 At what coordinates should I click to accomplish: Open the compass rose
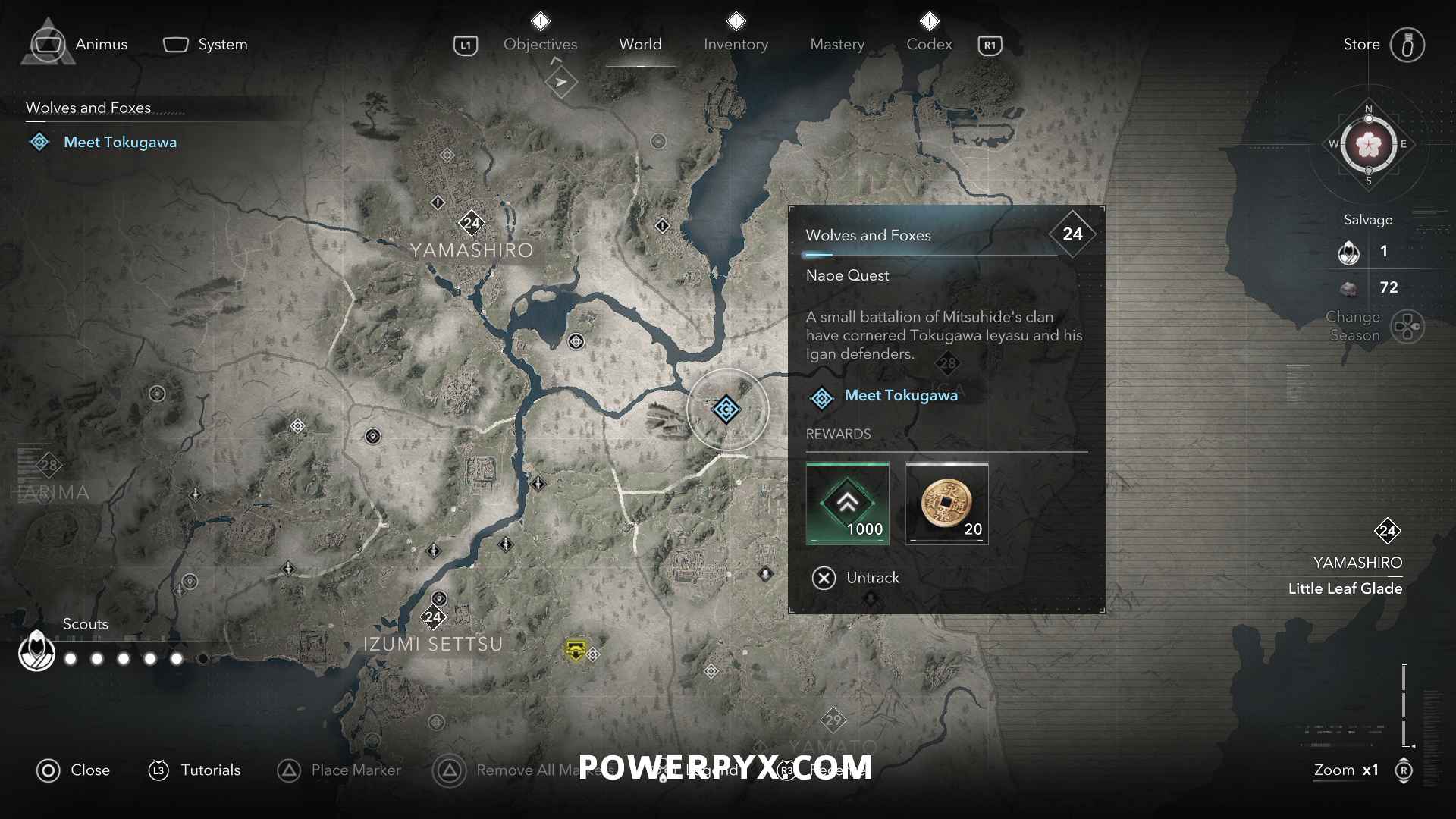pos(1367,146)
